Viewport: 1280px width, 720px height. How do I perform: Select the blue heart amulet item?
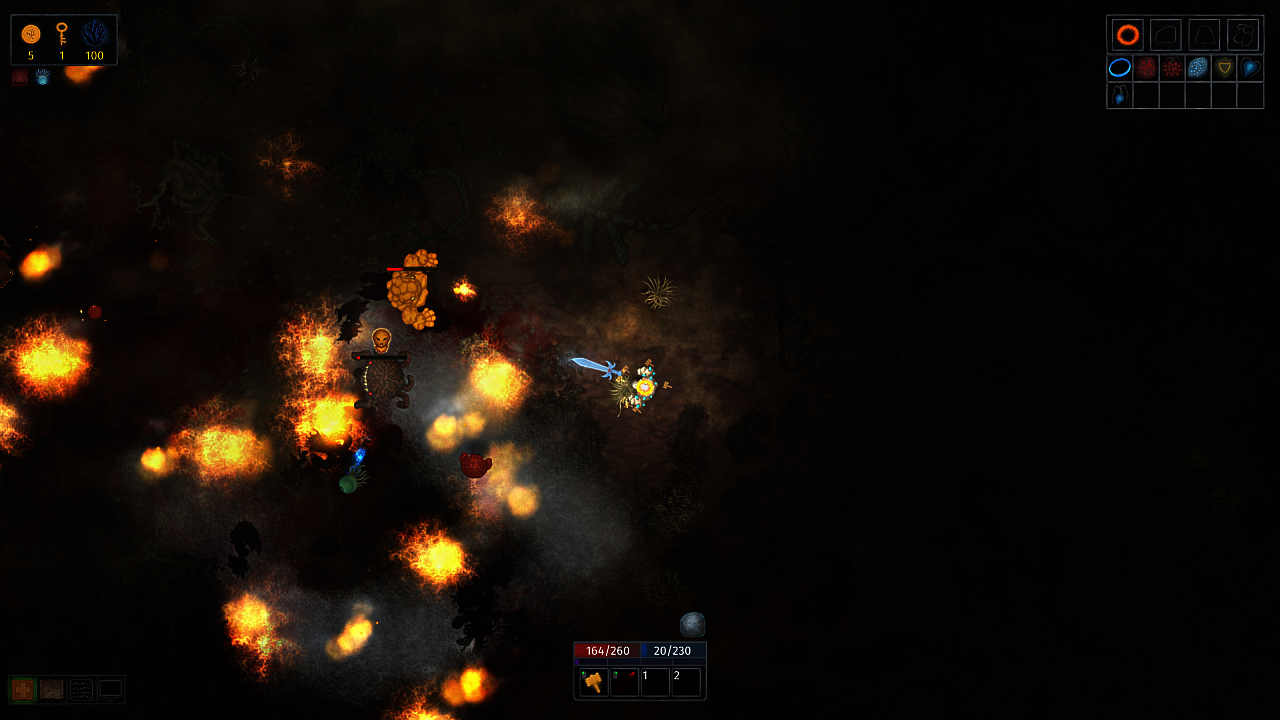pos(1250,68)
